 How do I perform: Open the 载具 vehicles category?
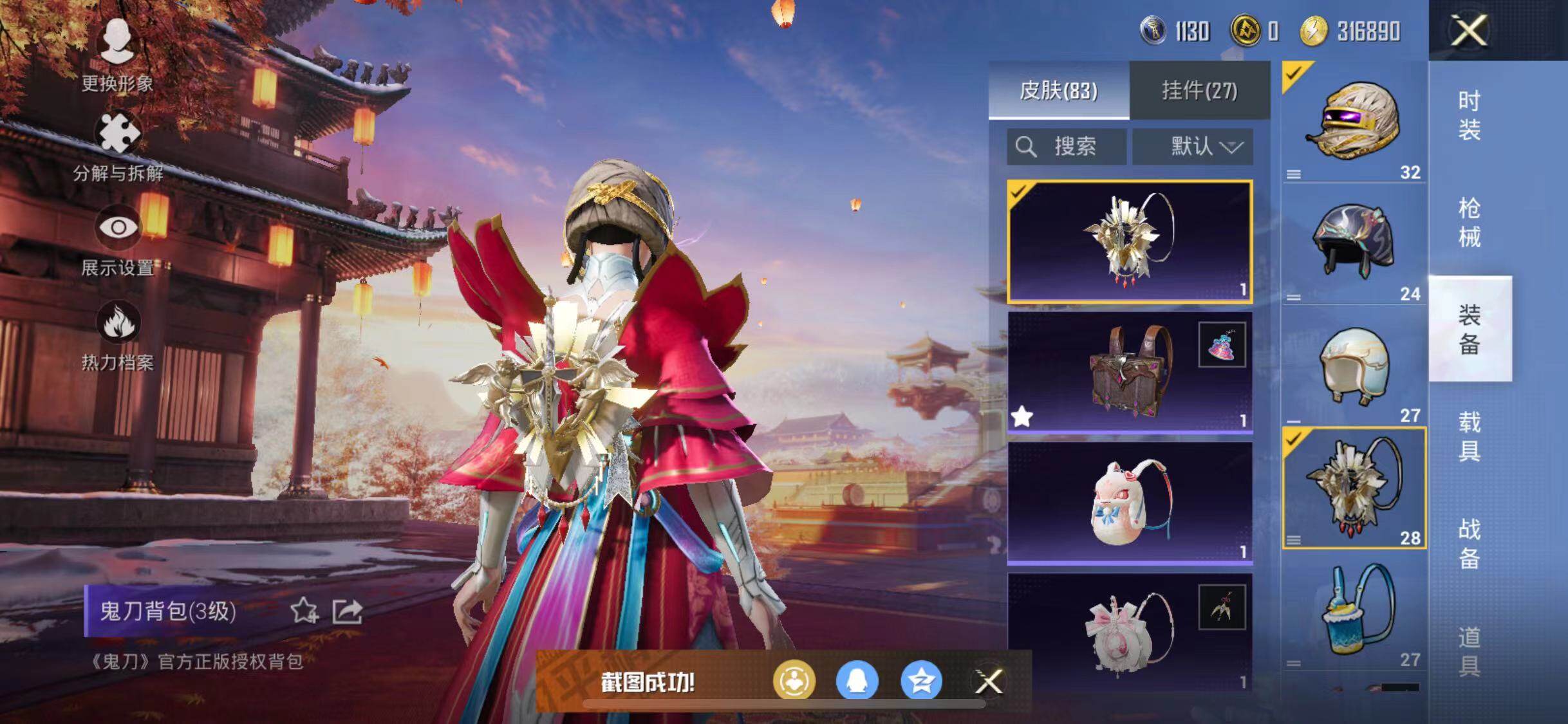point(1469,436)
